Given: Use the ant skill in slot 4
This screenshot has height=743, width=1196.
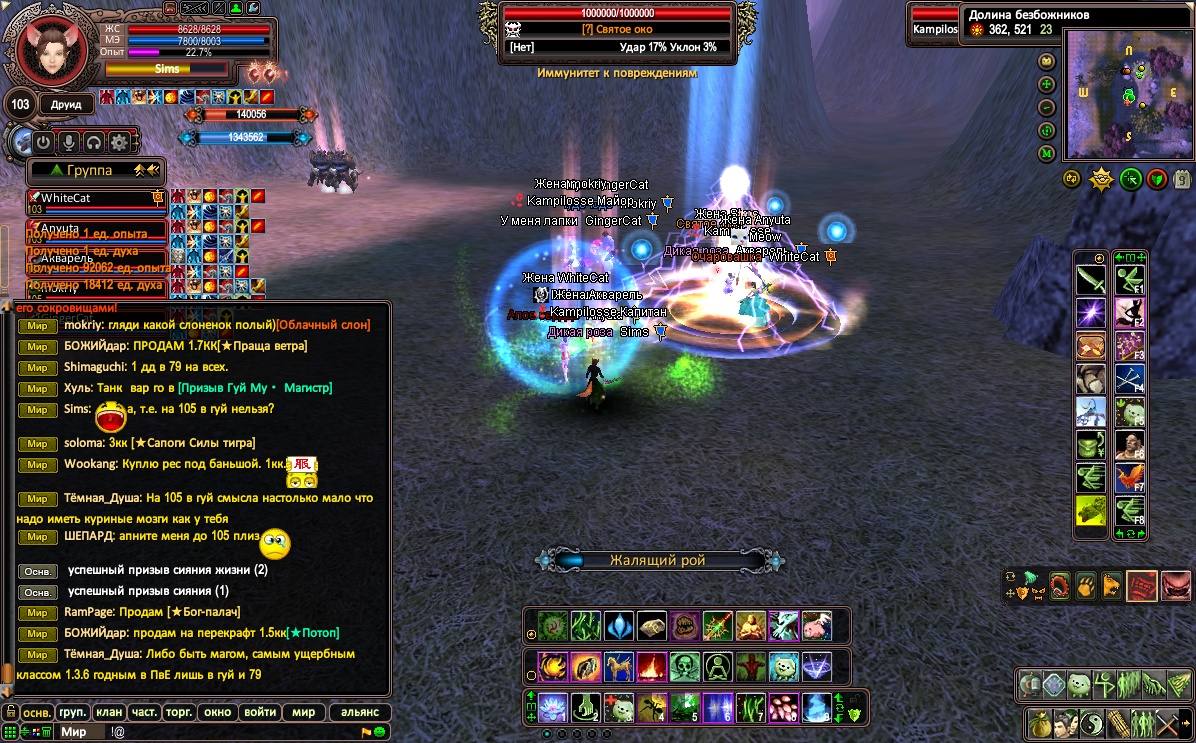Looking at the screenshot, I should click(651, 708).
